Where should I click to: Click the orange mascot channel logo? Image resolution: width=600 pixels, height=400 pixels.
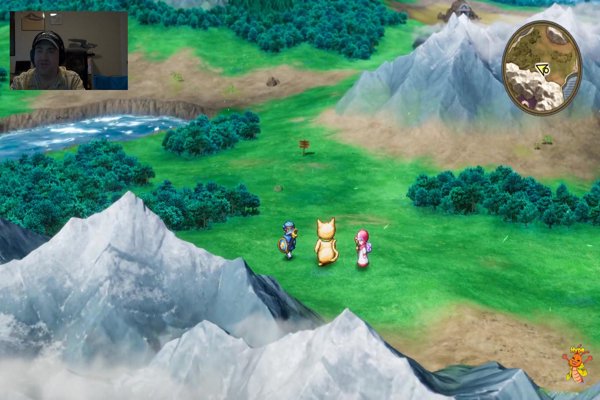[x=578, y=365]
